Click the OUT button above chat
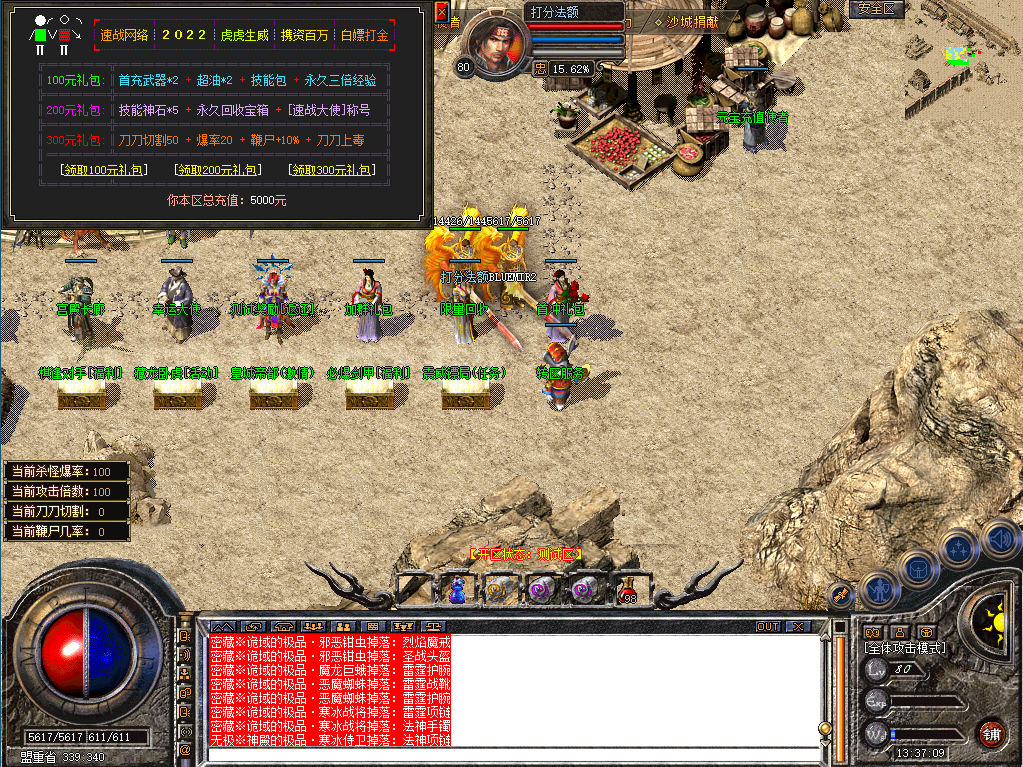The width and height of the screenshot is (1023, 767). 767,627
